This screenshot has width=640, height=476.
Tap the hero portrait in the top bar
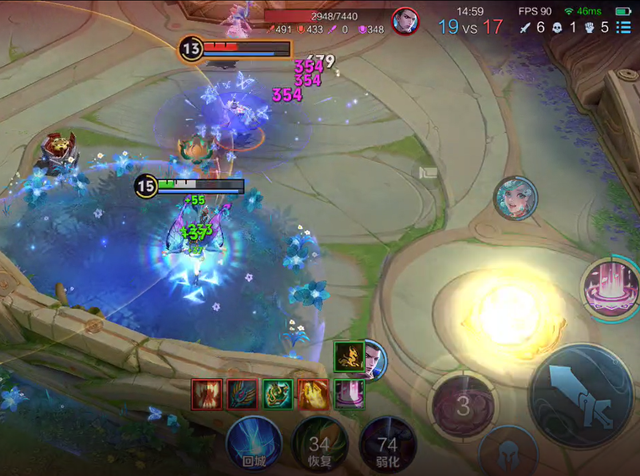(x=405, y=21)
